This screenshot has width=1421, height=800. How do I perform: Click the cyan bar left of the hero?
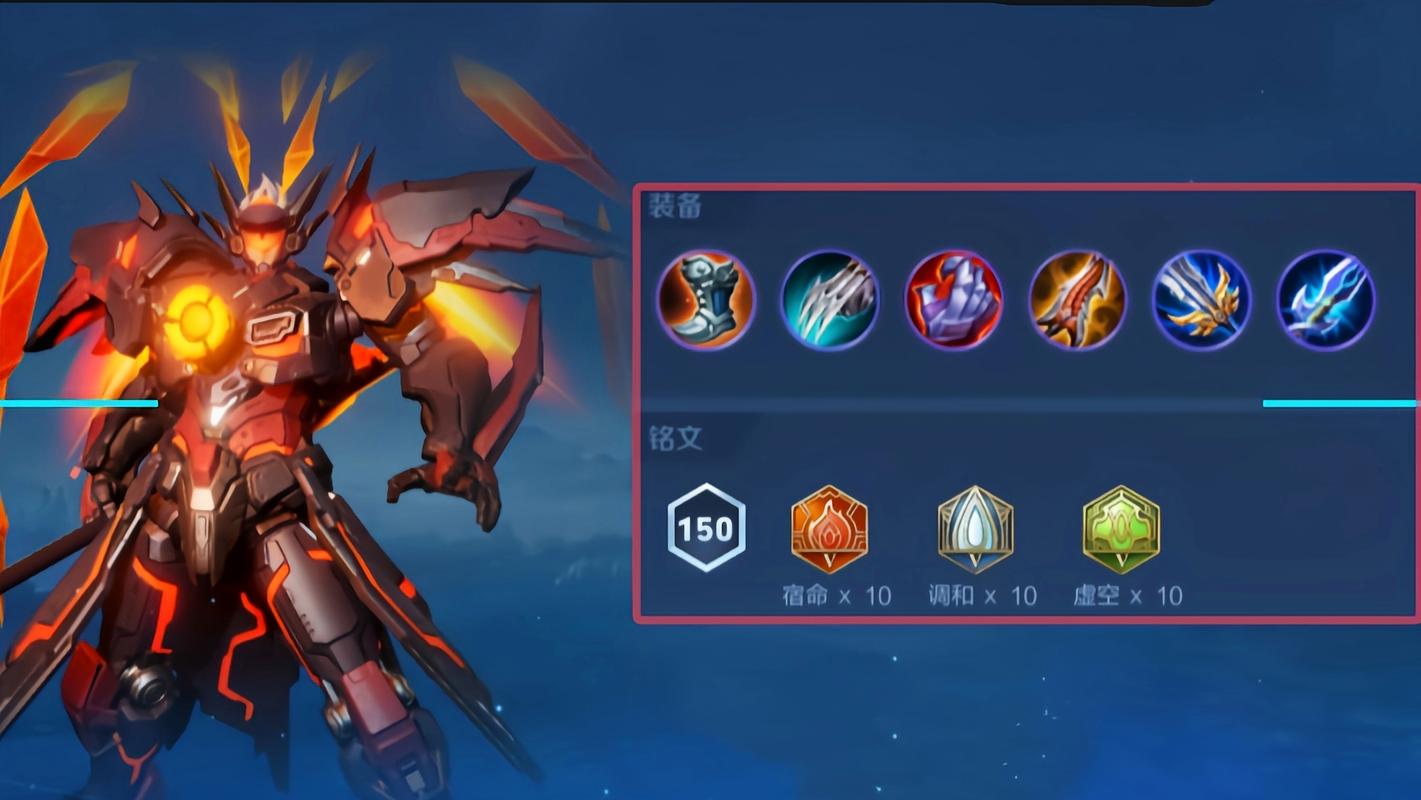coord(80,403)
